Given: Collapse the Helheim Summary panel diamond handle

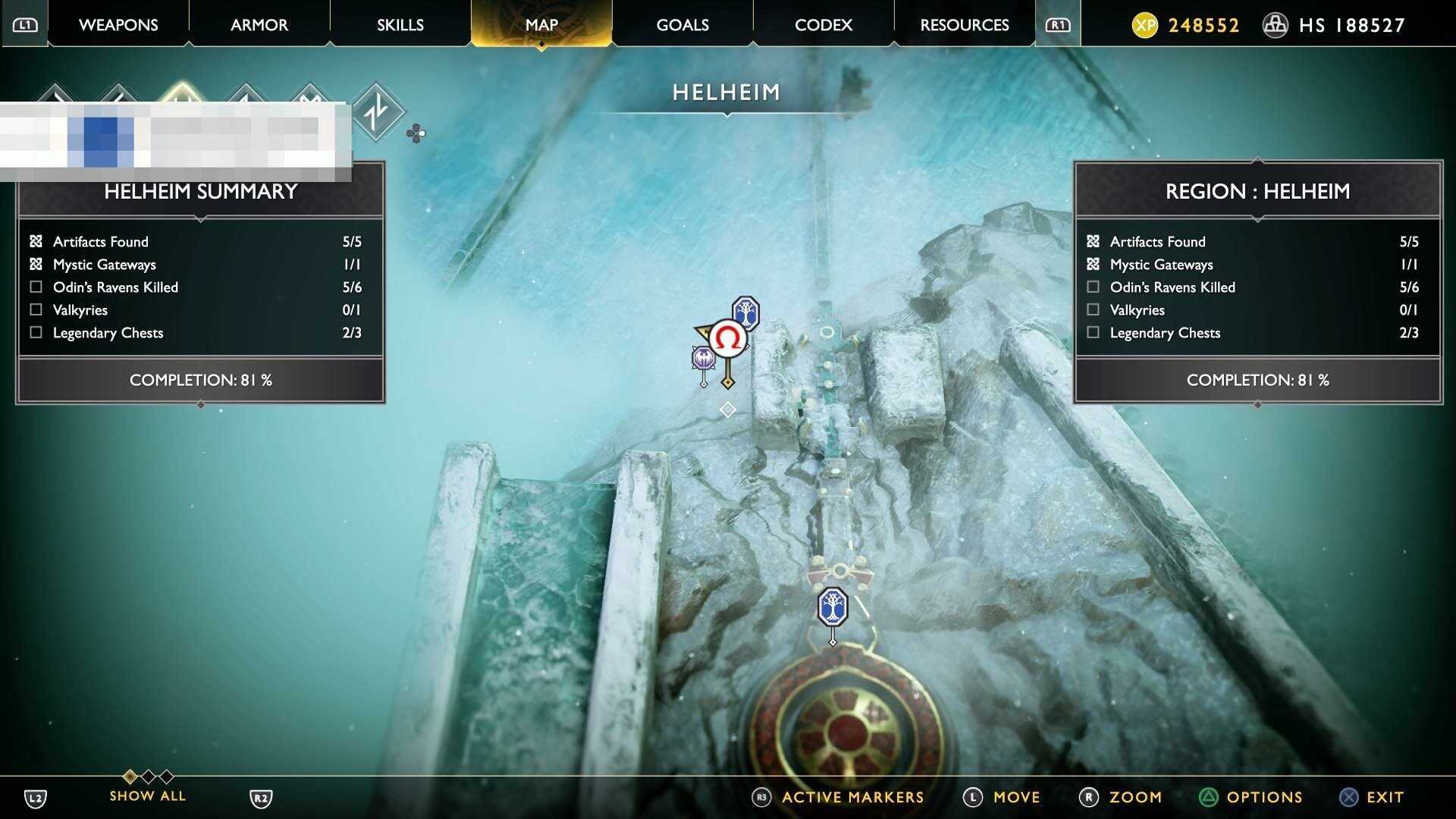Looking at the screenshot, I should pyautogui.click(x=200, y=405).
